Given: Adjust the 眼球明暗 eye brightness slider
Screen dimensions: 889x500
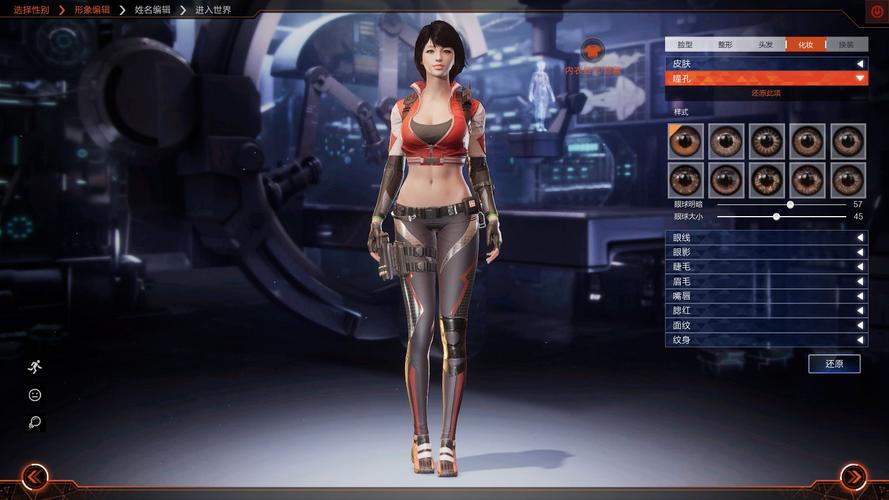Looking at the screenshot, I should (x=790, y=204).
